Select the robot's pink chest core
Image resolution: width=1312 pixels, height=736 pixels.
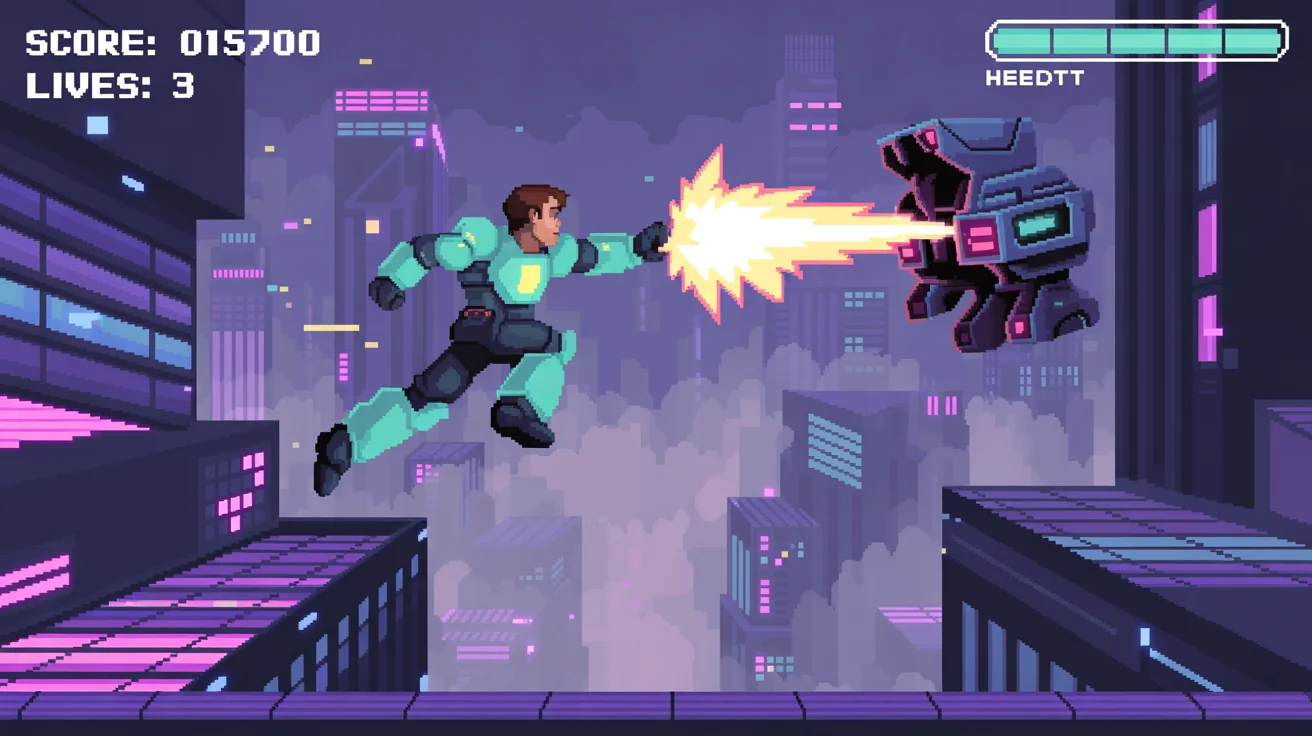point(978,235)
